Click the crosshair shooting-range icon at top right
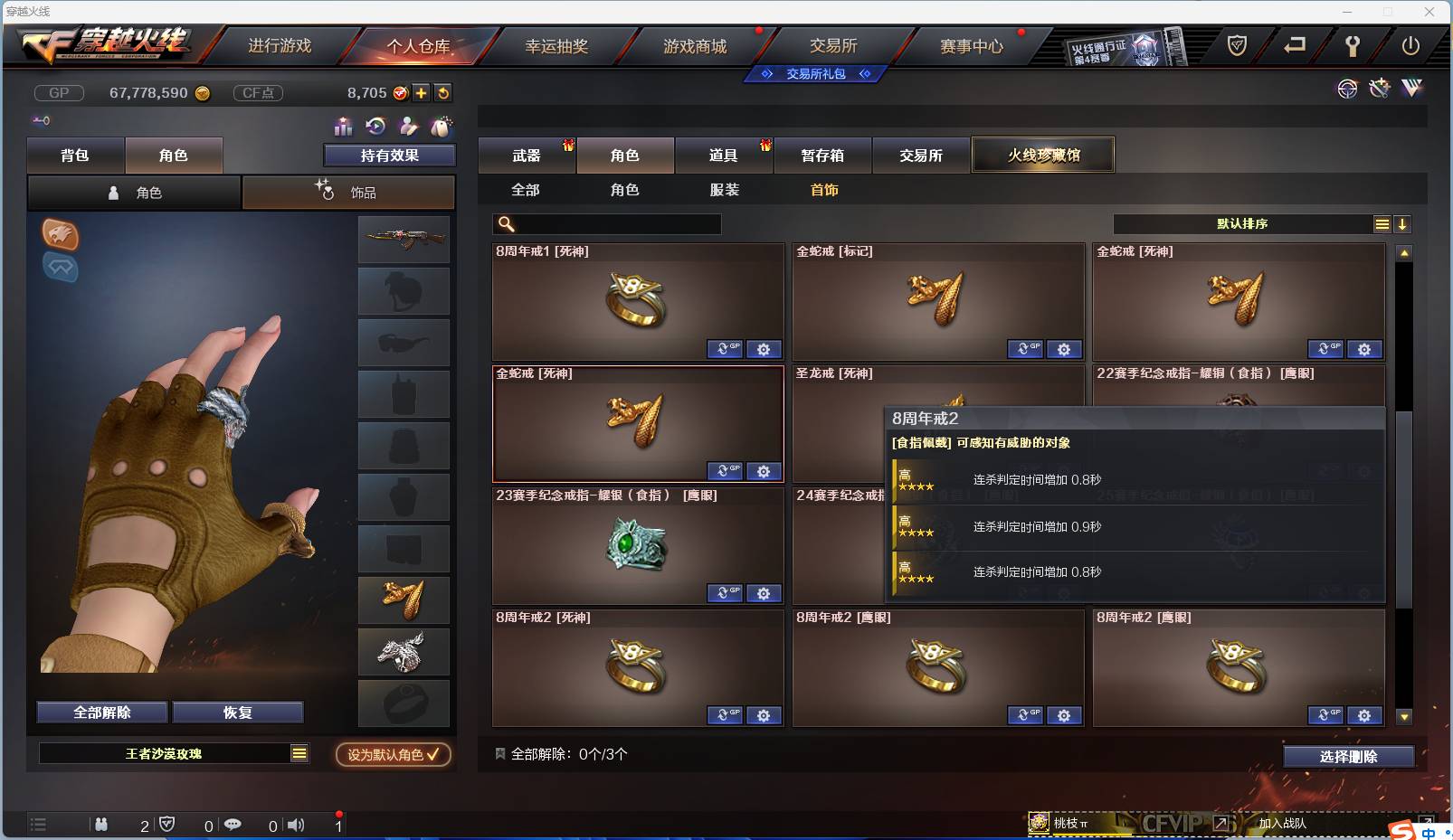1453x840 pixels. (x=1348, y=89)
